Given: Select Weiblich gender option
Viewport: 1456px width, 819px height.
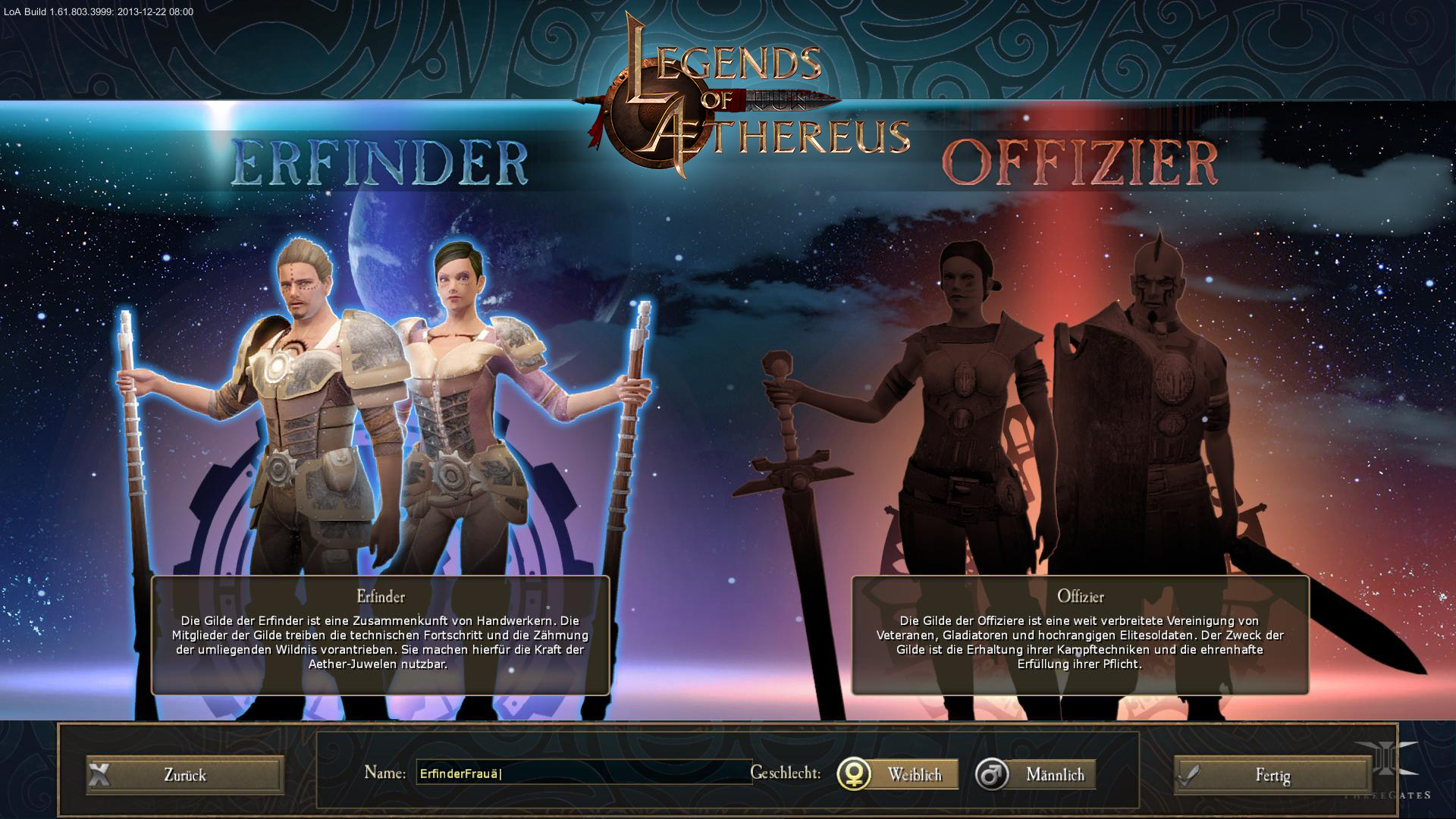Looking at the screenshot, I should coord(898,775).
